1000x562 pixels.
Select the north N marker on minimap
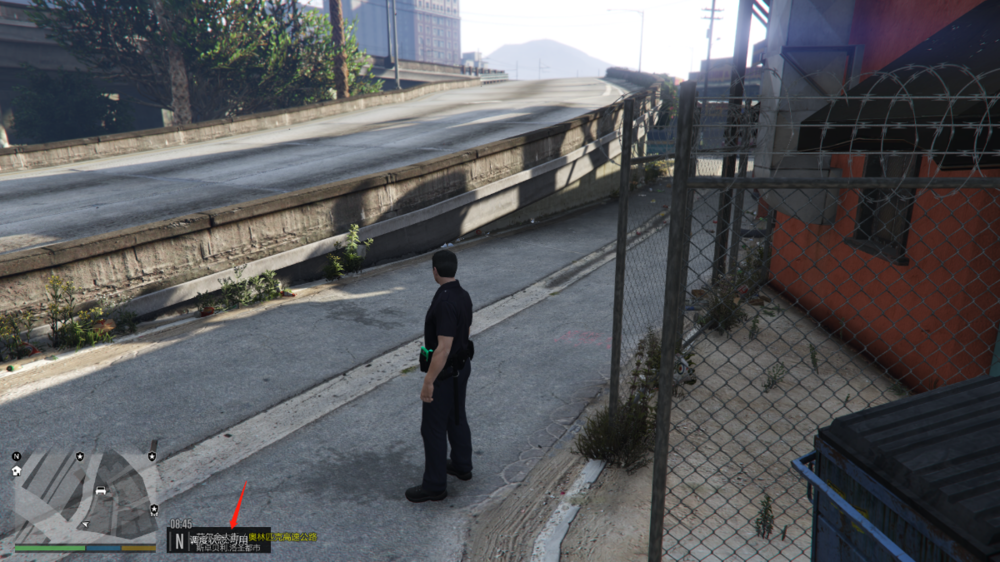(x=16, y=457)
